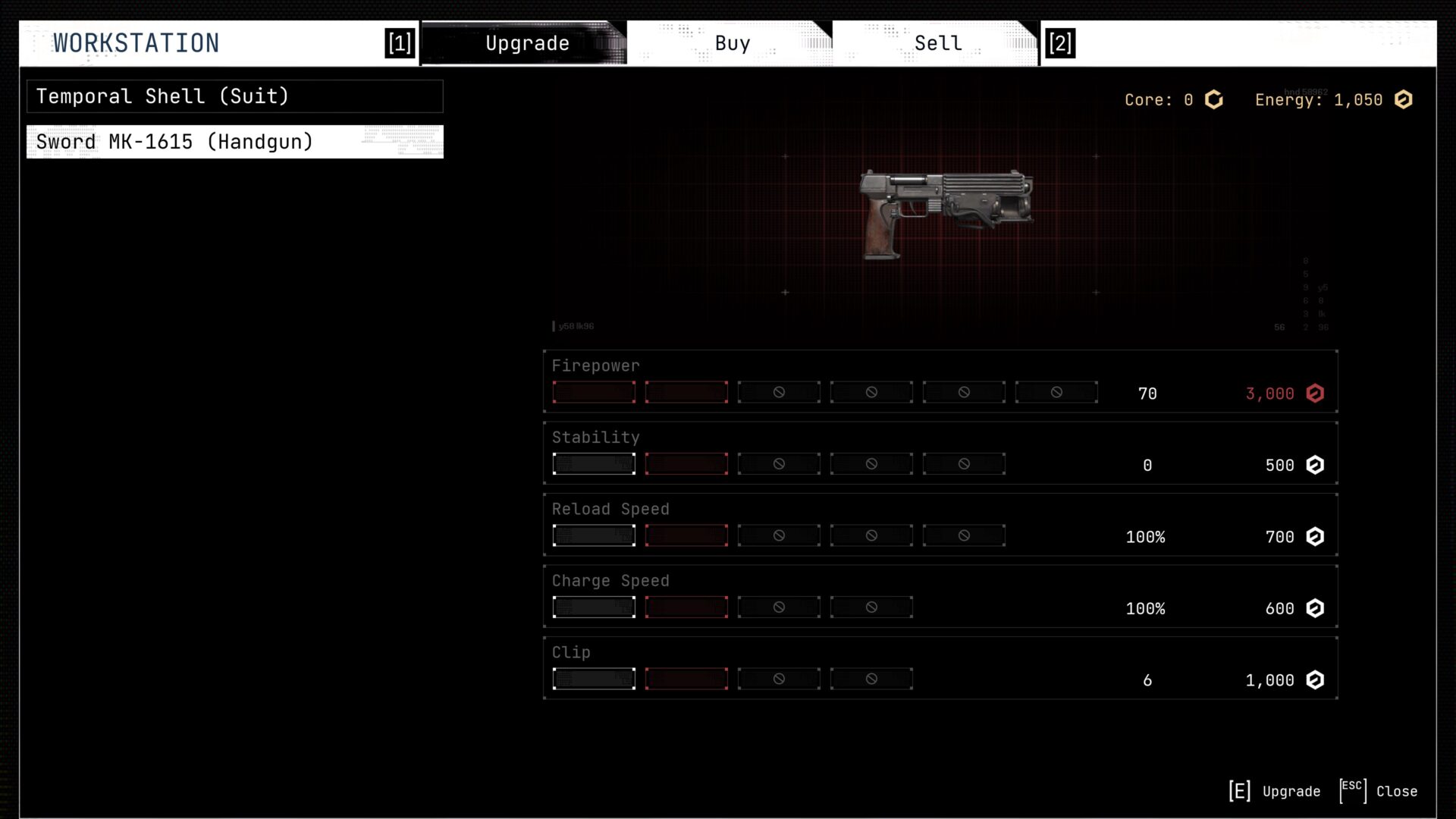Viewport: 1456px width, 819px height.
Task: Select the Charge Speed upgrade row
Action: coord(940,596)
